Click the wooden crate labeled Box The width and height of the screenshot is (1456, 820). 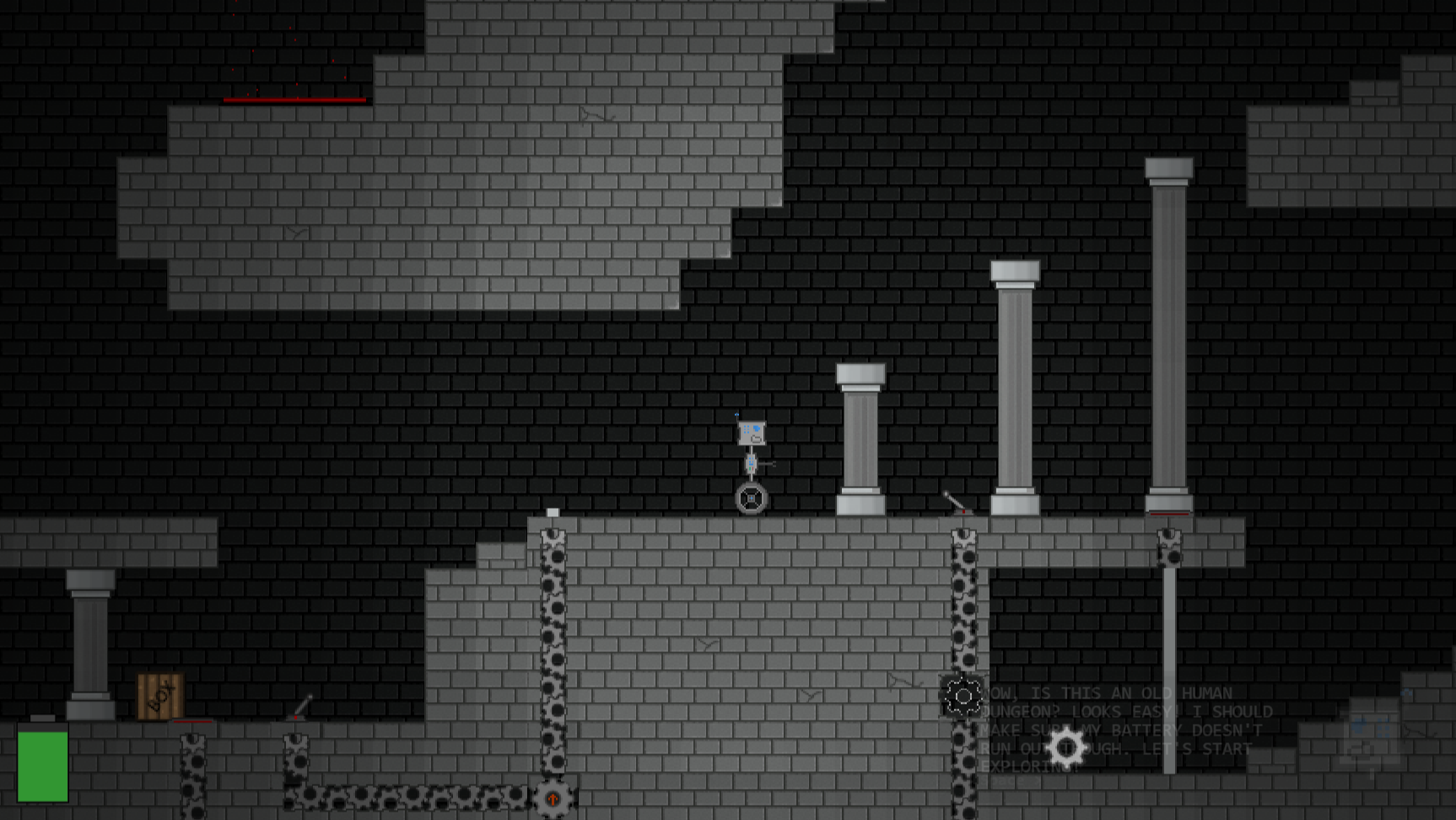click(x=159, y=696)
